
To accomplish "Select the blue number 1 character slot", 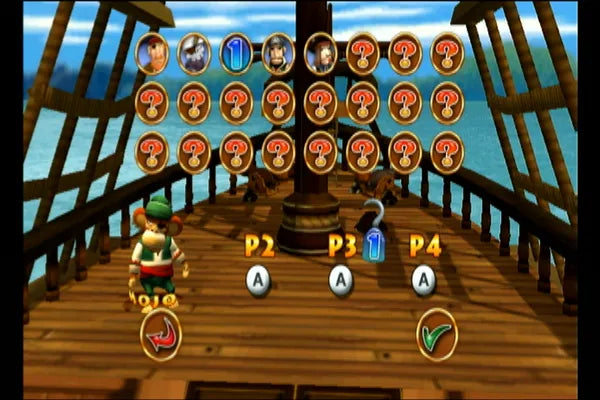I will tap(236, 54).
